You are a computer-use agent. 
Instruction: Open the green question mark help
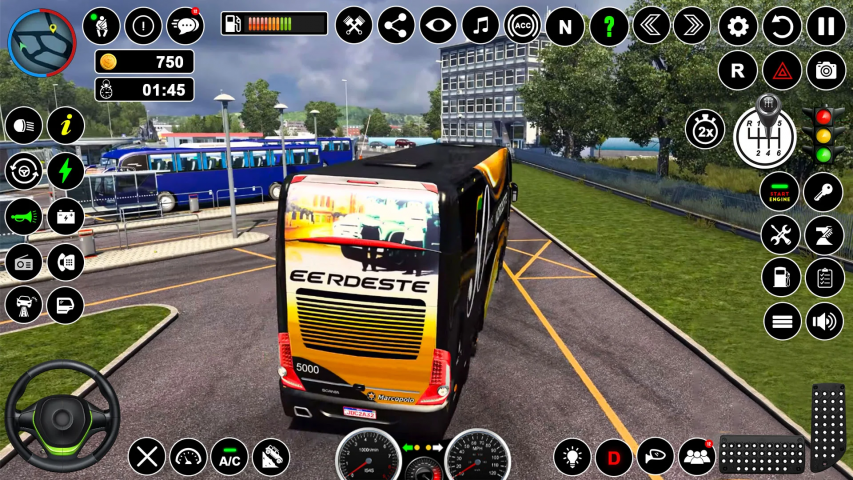pos(609,25)
